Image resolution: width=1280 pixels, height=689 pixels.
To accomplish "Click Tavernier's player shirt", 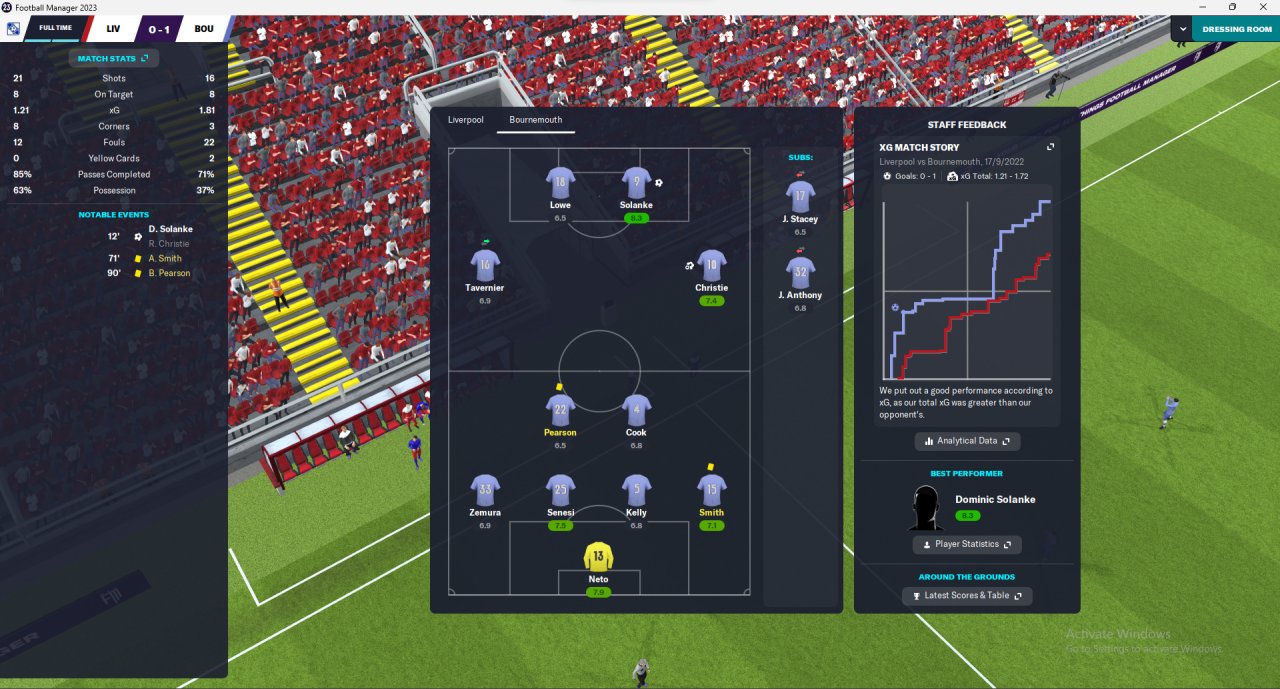I will click(485, 266).
